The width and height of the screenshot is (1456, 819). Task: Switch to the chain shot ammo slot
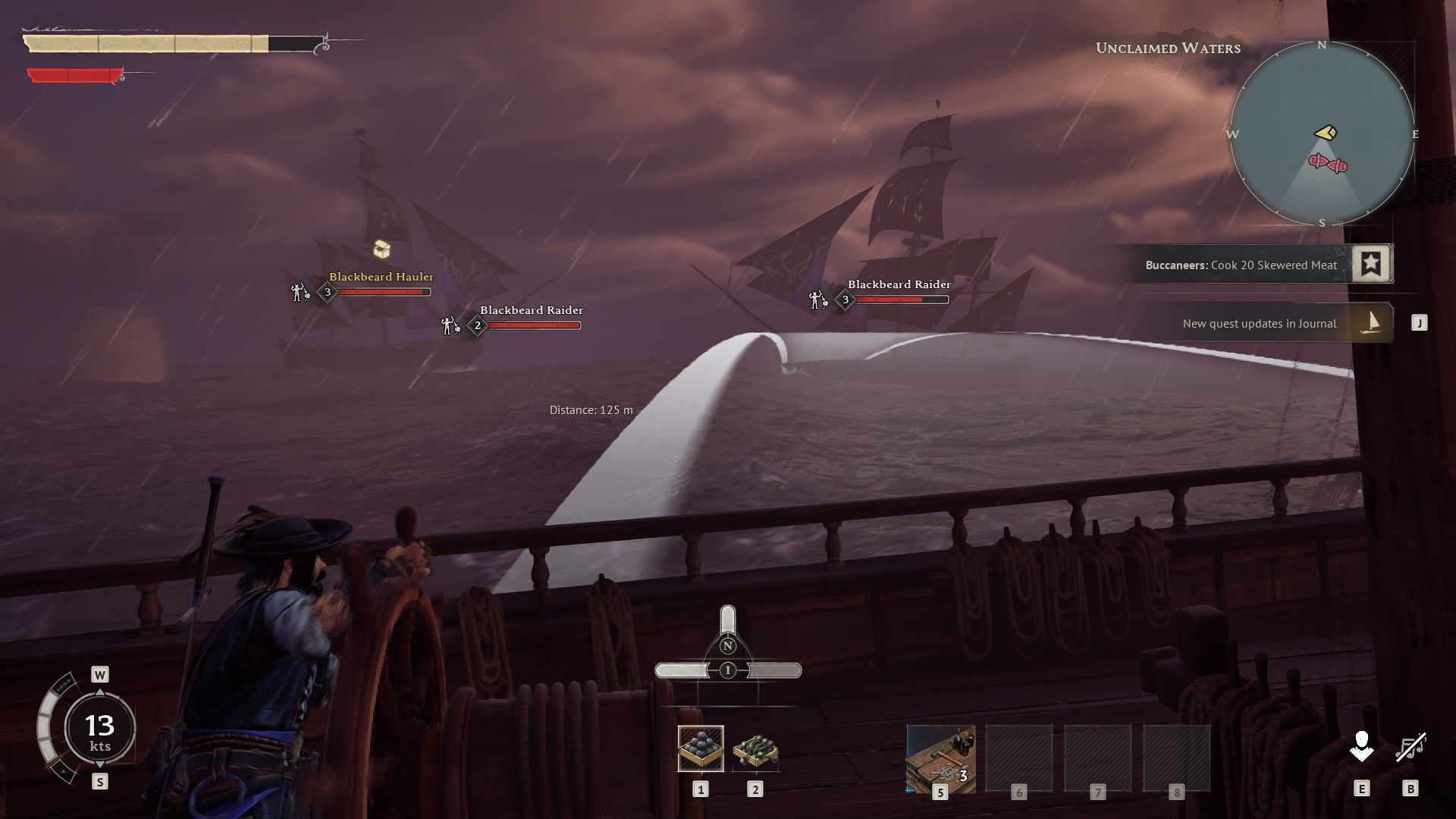[755, 750]
